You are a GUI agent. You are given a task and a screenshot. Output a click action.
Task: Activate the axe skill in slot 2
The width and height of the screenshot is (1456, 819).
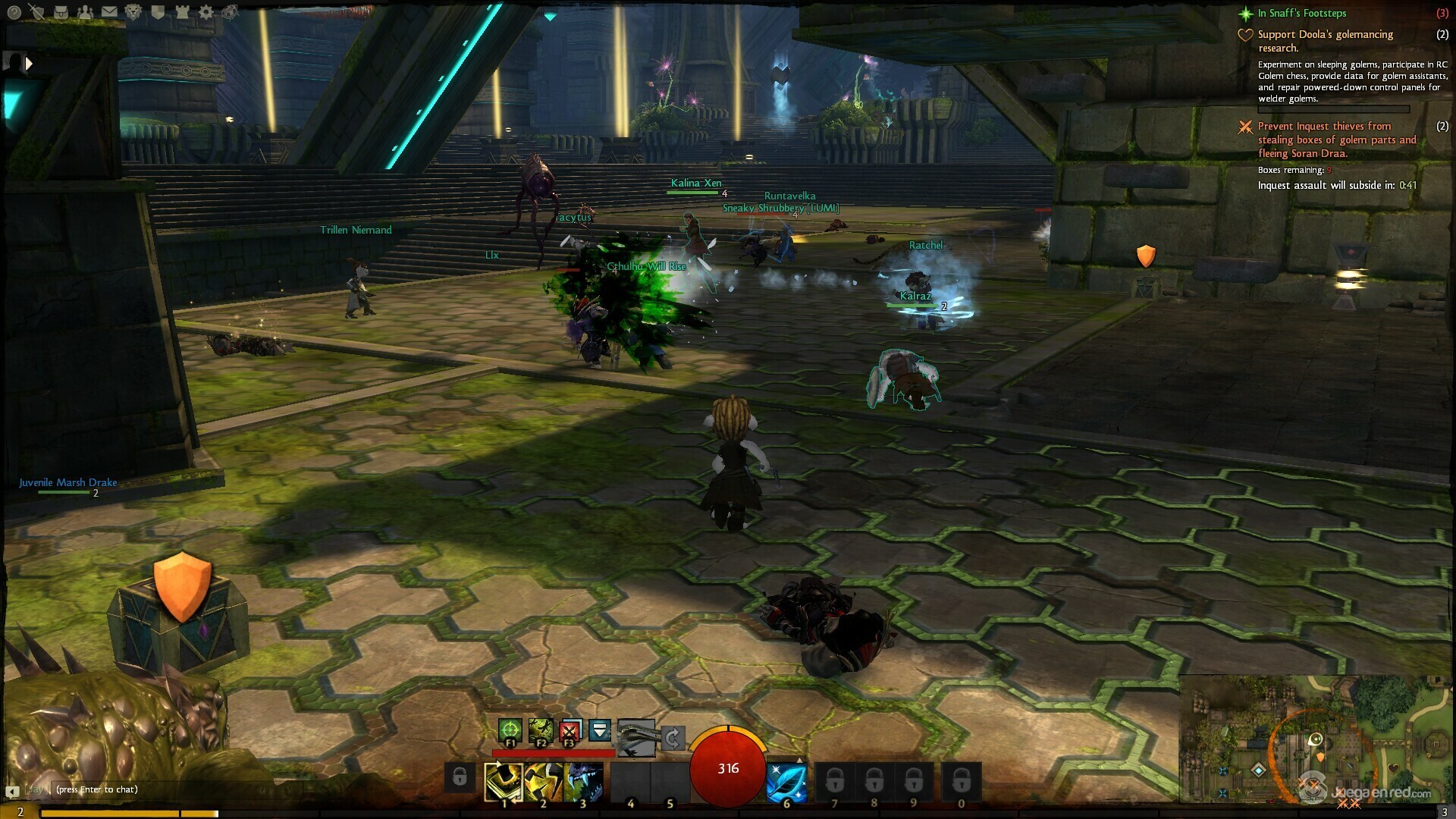pyautogui.click(x=543, y=782)
